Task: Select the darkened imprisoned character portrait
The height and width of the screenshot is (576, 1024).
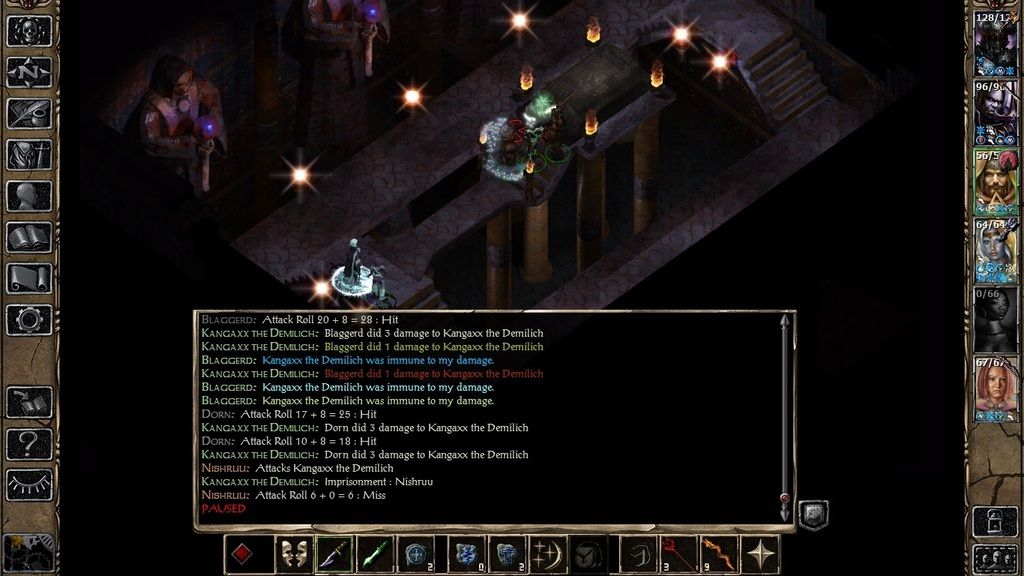Action: click(994, 319)
